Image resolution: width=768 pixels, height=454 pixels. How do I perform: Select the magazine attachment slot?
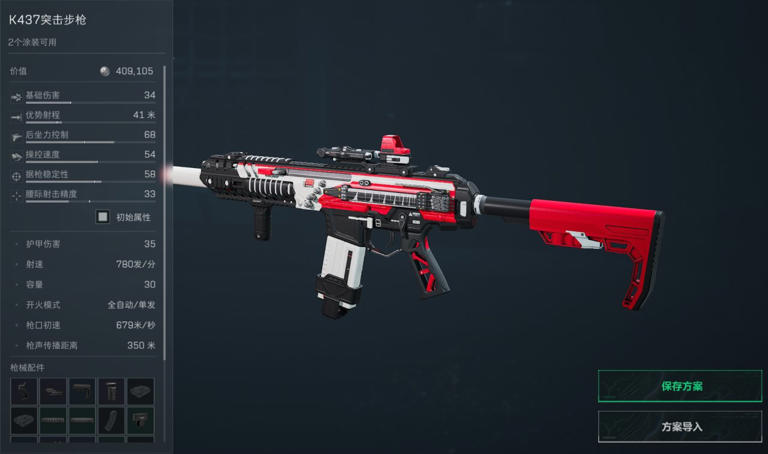pos(111,420)
